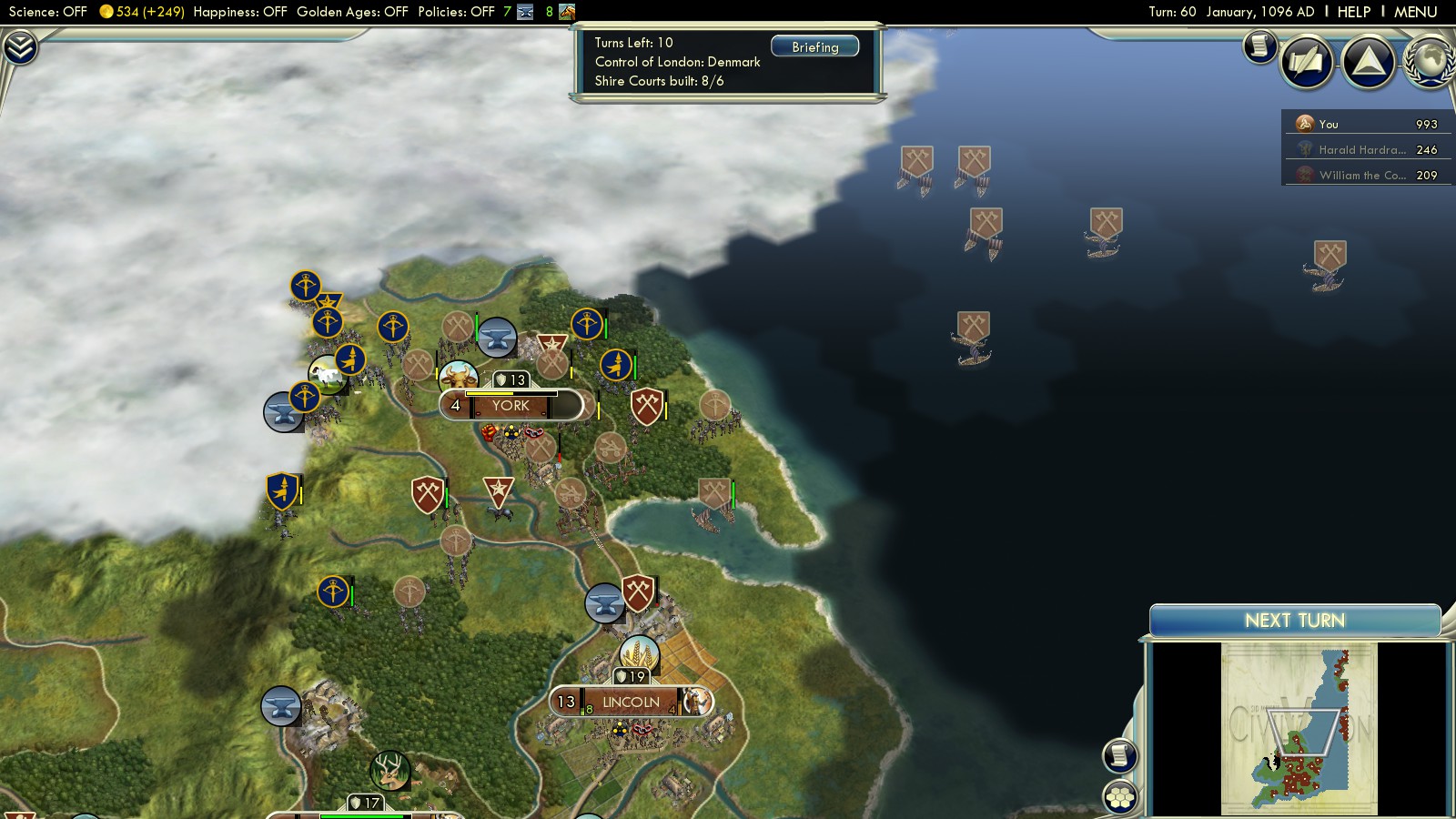Viewport: 1456px width, 819px height.
Task: Open the MENU in the top bar
Action: point(1415,12)
